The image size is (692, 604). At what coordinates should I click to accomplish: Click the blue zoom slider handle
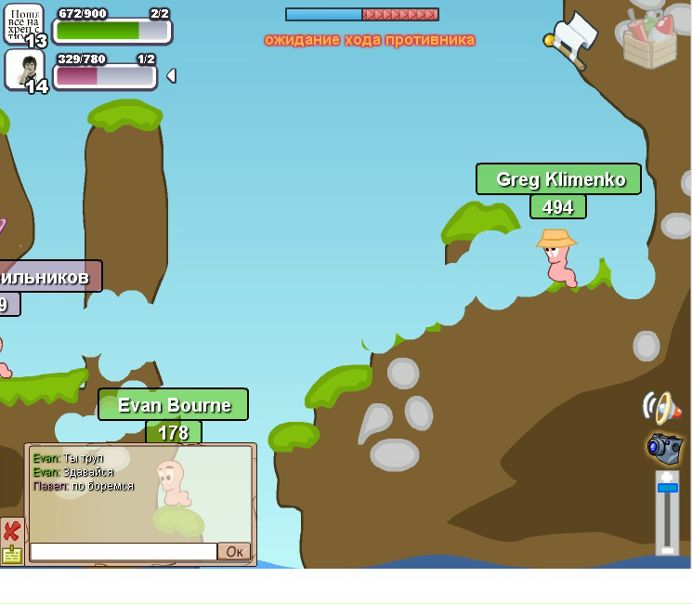click(667, 488)
